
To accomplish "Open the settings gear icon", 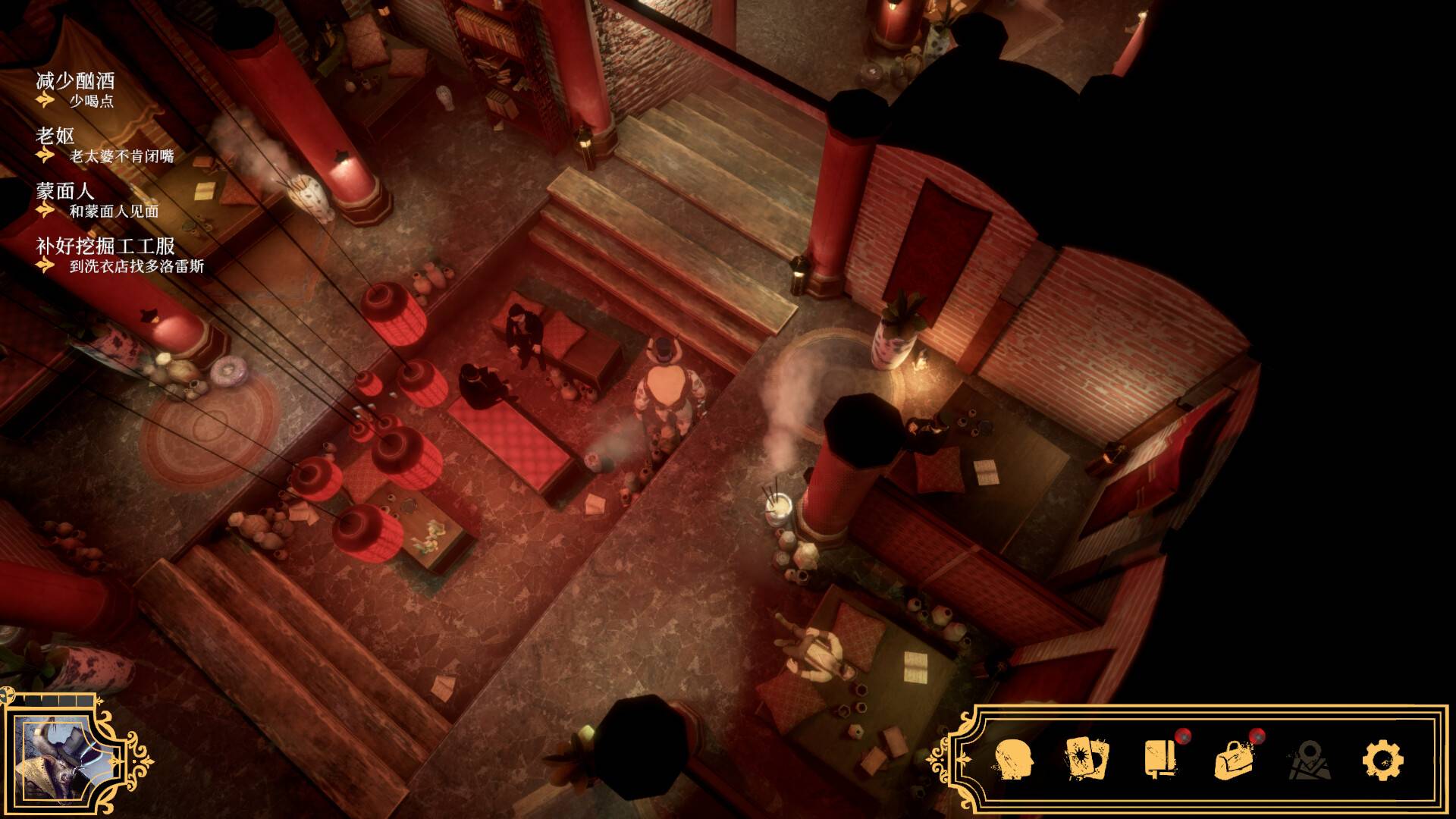I will (1382, 759).
